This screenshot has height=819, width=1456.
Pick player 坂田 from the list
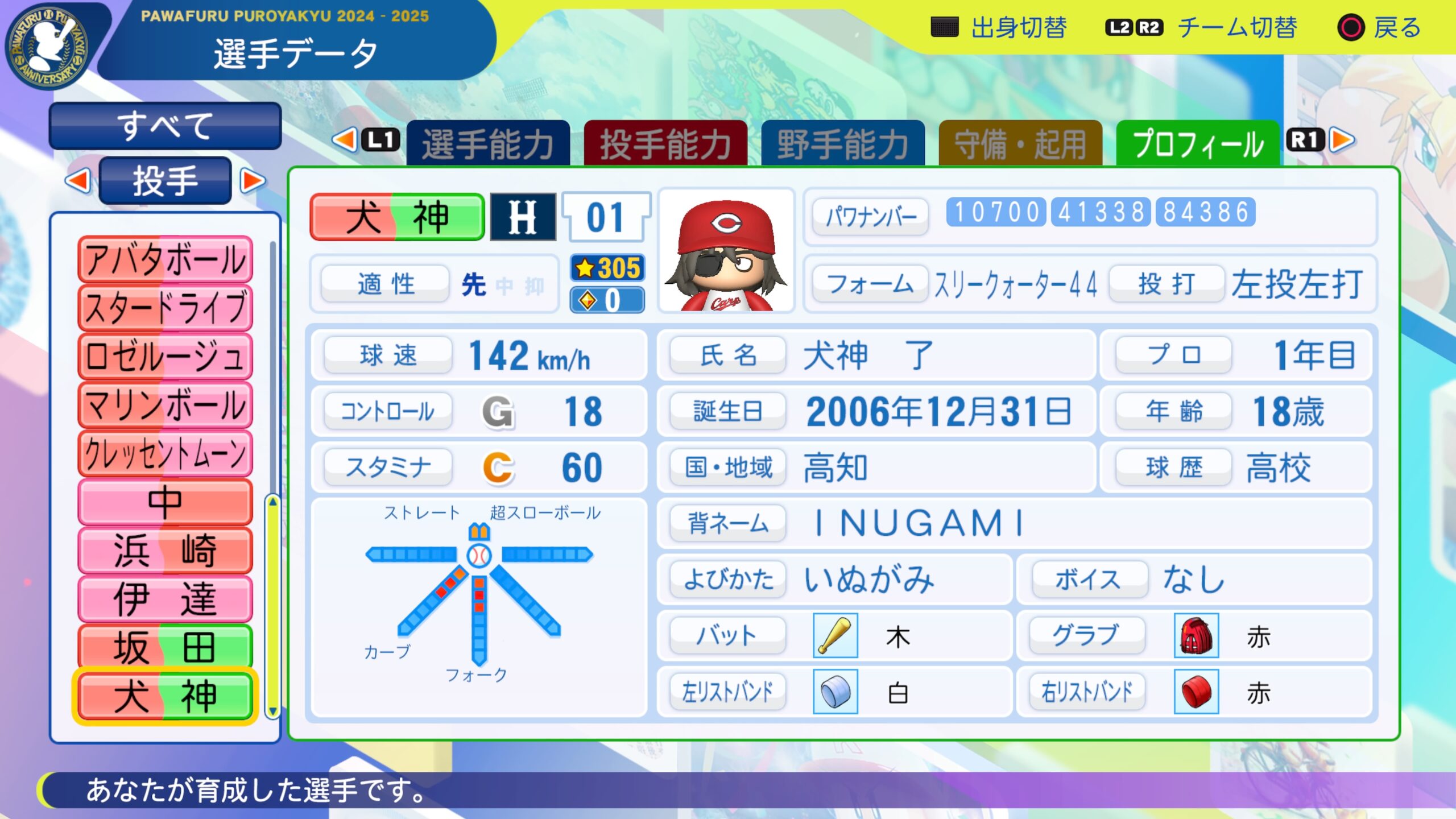(165, 647)
